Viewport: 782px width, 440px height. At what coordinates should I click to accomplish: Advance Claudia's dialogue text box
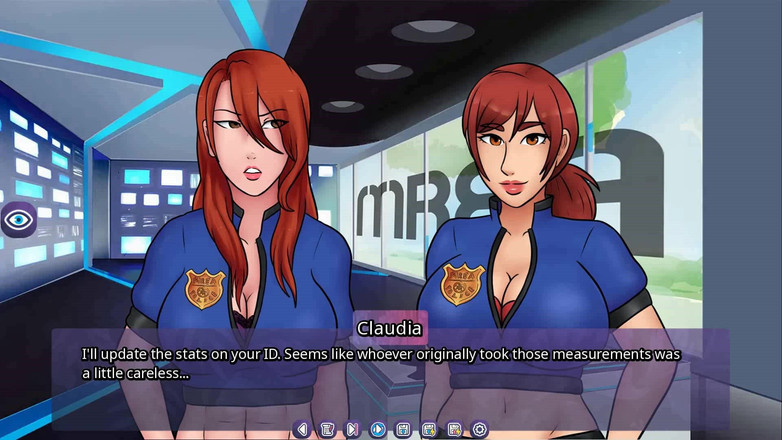pyautogui.click(x=390, y=363)
